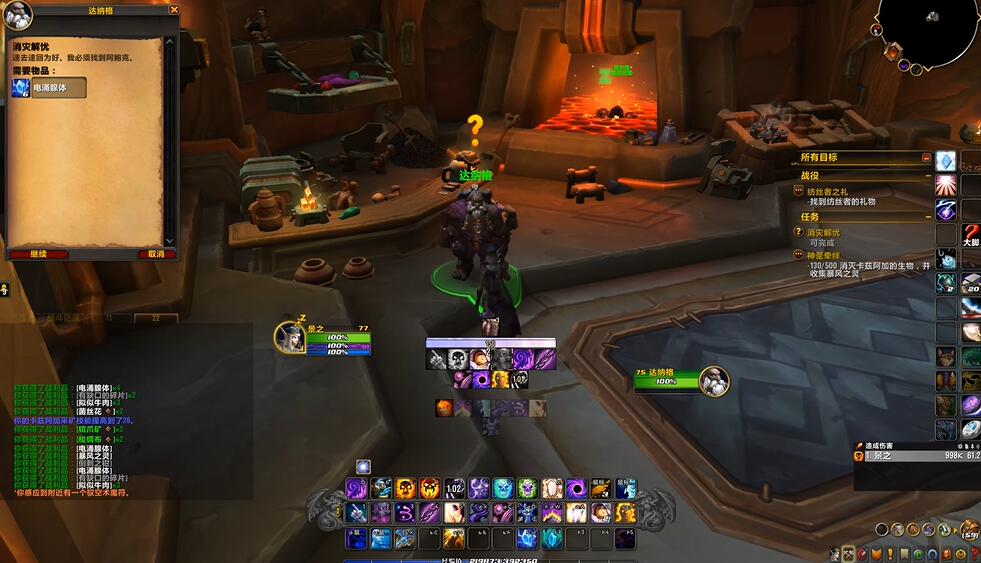Activate the cyan skull spell

tap(503, 488)
